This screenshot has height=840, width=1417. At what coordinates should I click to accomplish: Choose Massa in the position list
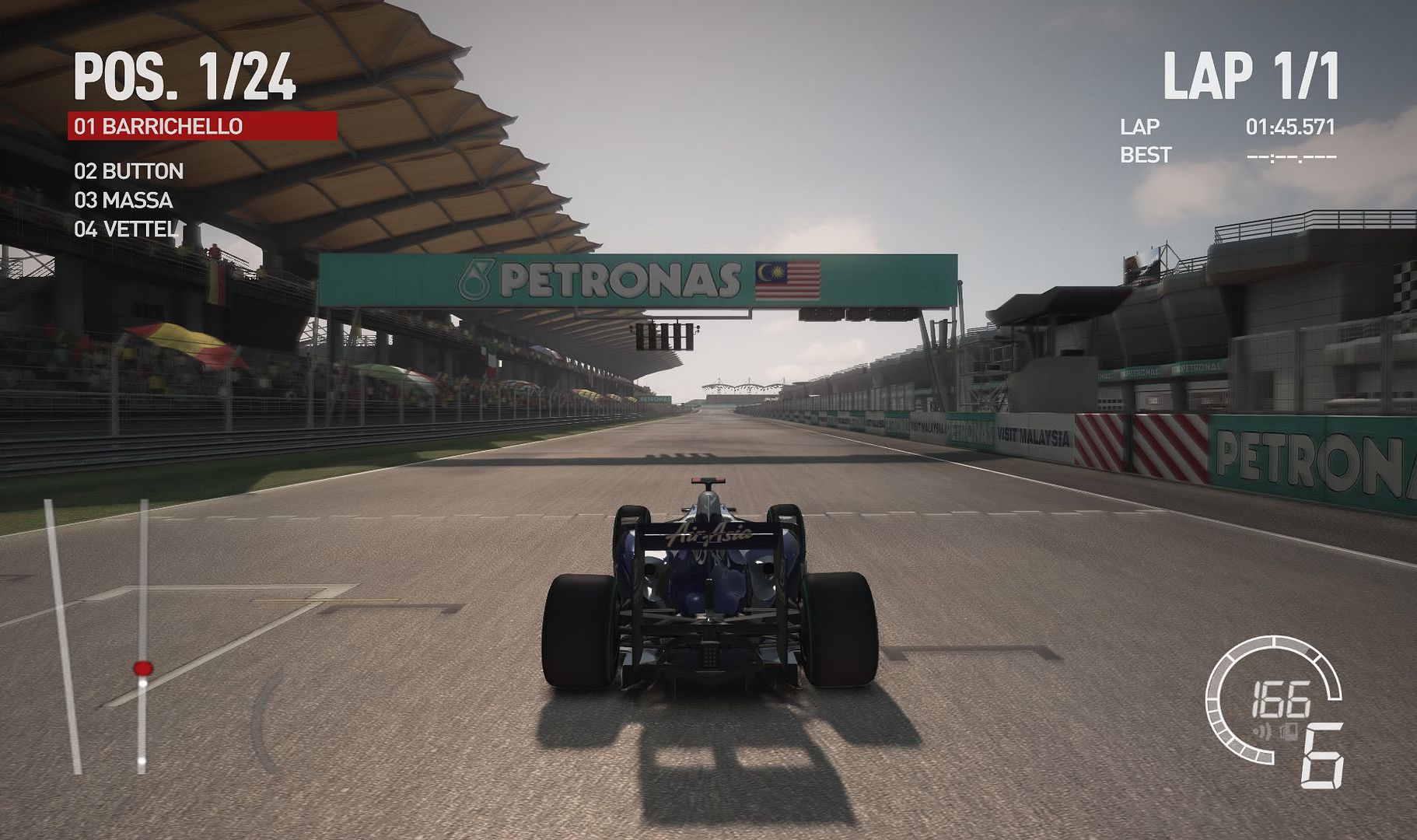tap(123, 200)
